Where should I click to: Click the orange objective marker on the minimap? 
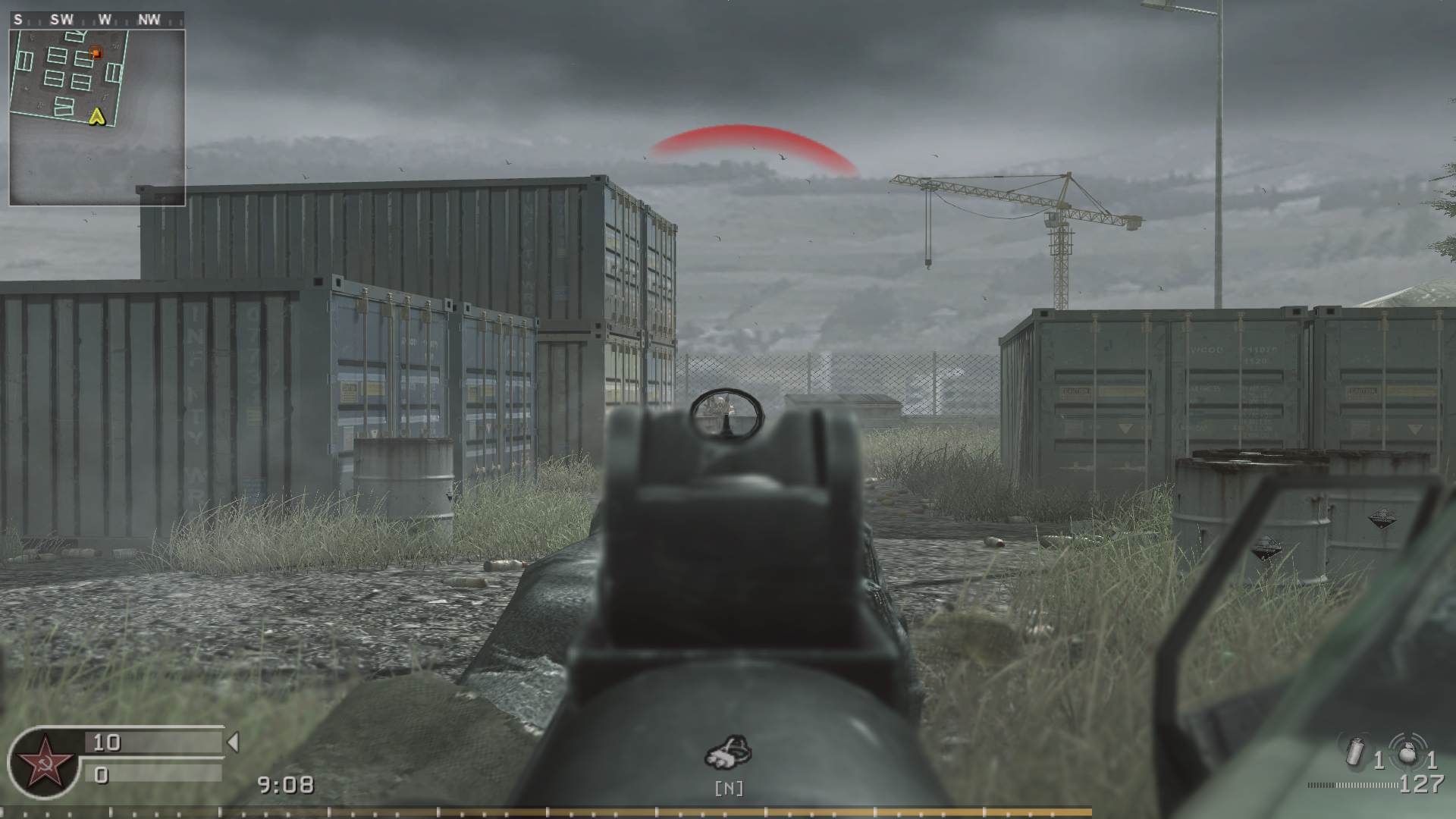(96, 54)
